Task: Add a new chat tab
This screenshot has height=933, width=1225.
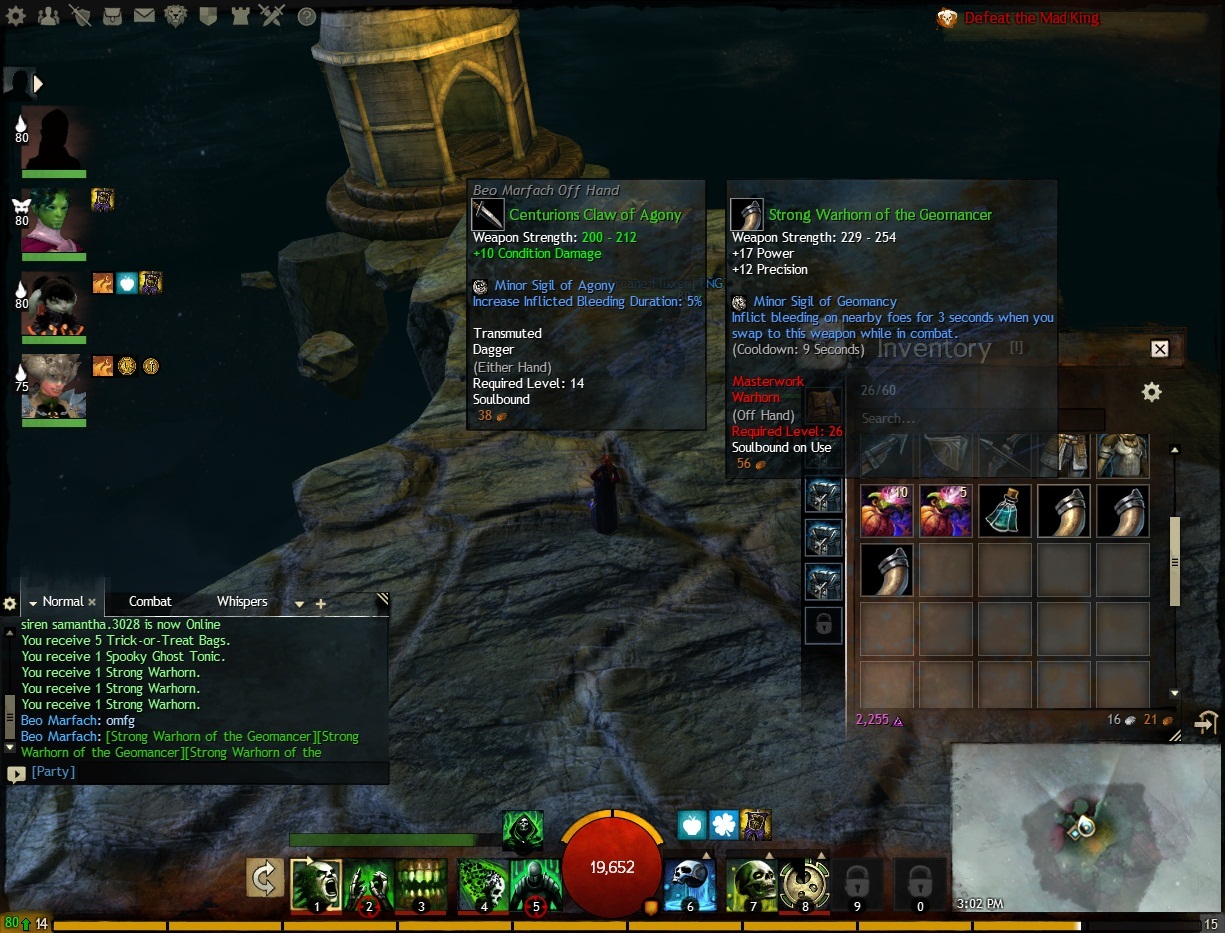Action: tap(321, 604)
